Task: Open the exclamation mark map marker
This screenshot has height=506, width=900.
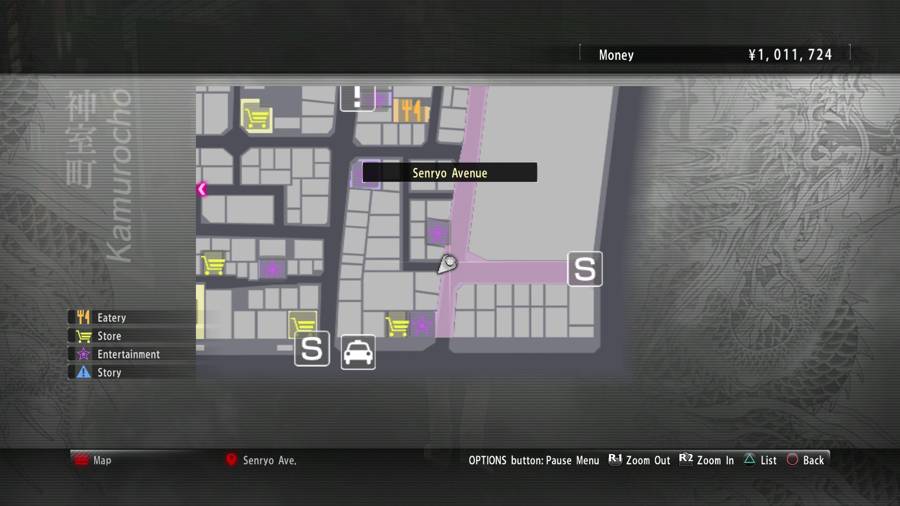Action: pyautogui.click(x=358, y=97)
